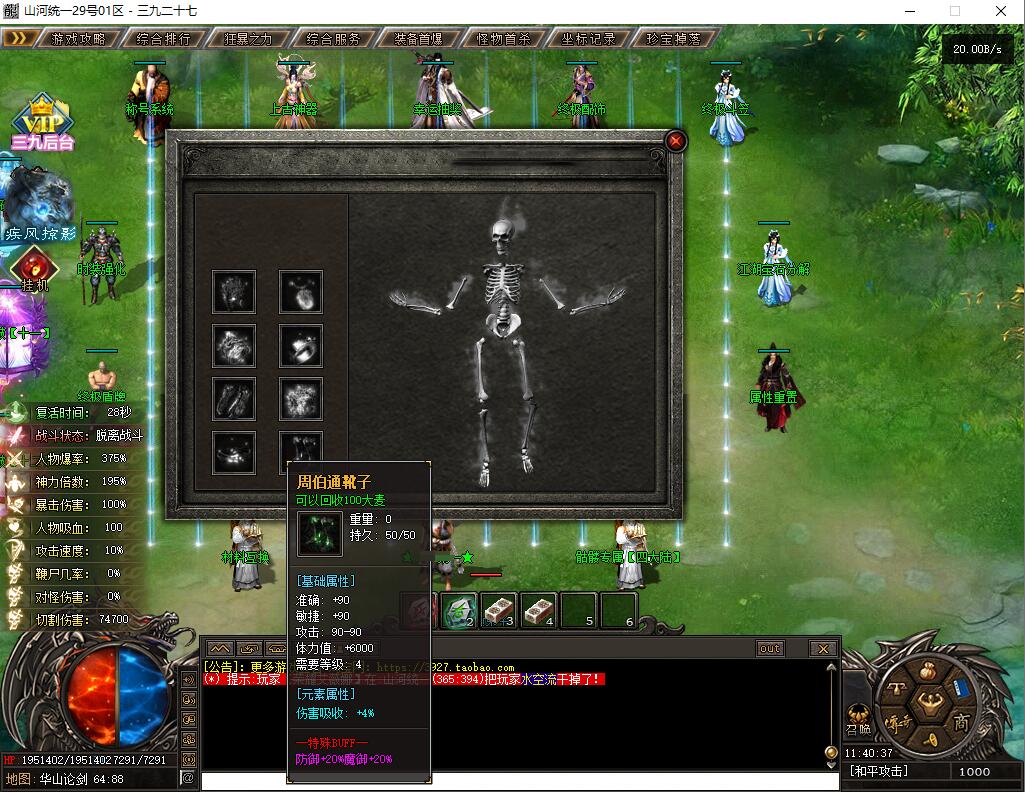Toggle the 挂机 auto-battle button
Viewport: 1025px width, 792px height.
click(x=34, y=272)
